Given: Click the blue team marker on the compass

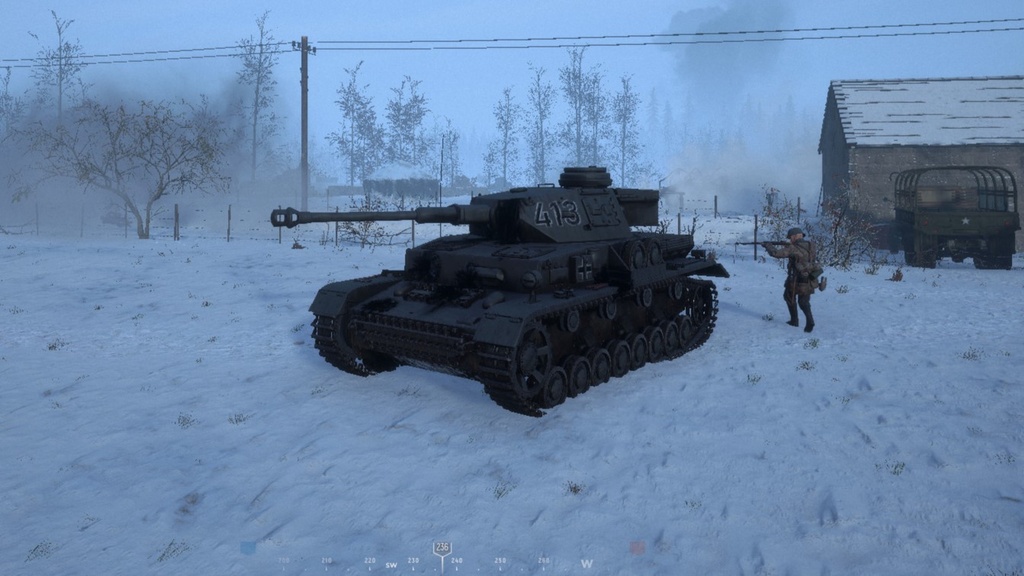Looking at the screenshot, I should [x=247, y=547].
